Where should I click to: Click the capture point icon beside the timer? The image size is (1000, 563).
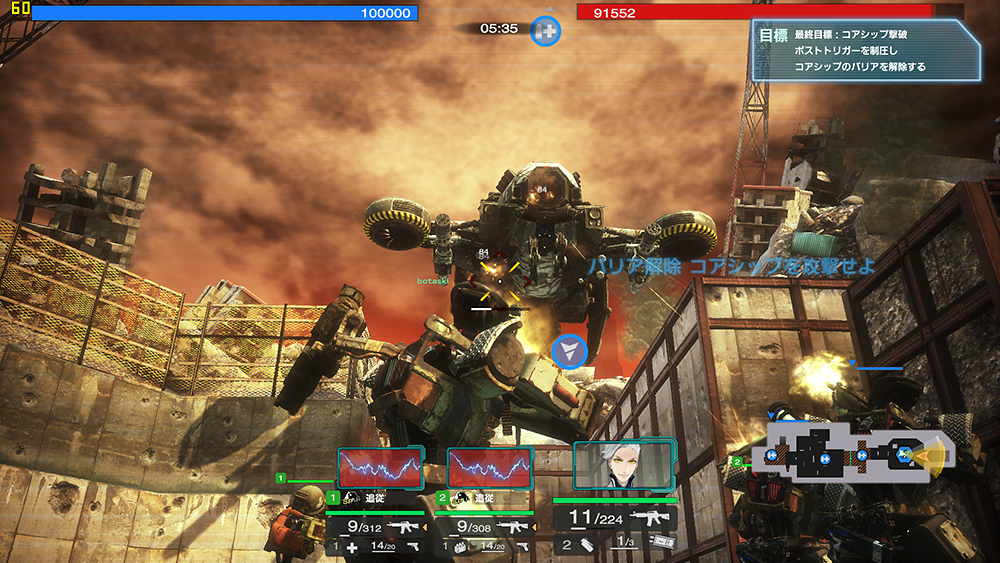point(546,30)
